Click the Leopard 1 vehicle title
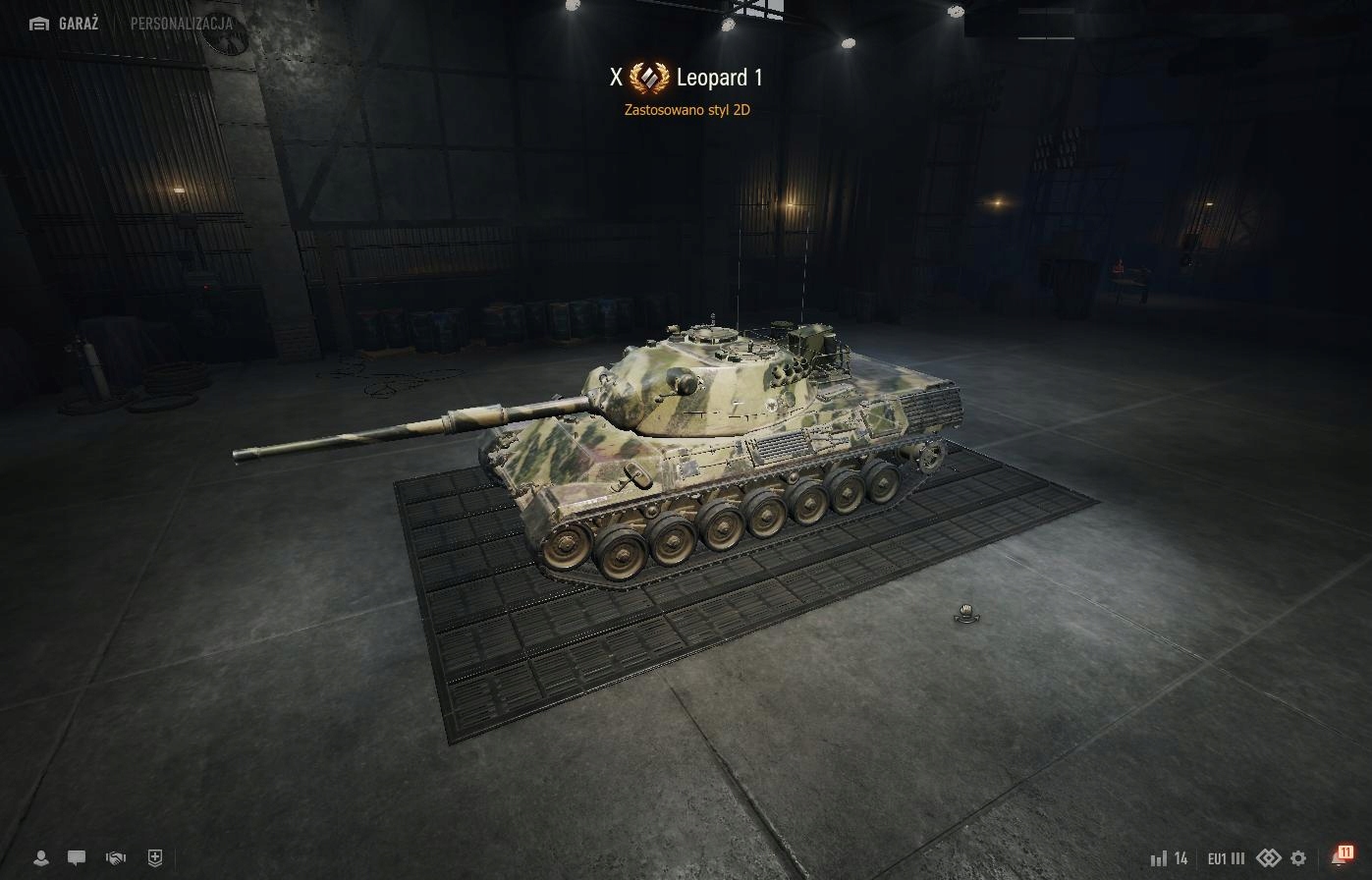1372x880 pixels. pos(719,78)
